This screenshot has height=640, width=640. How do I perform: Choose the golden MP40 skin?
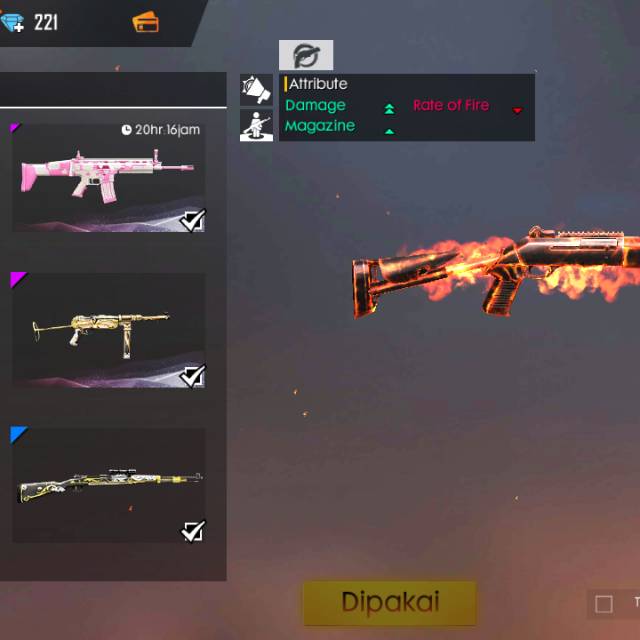pos(108,328)
